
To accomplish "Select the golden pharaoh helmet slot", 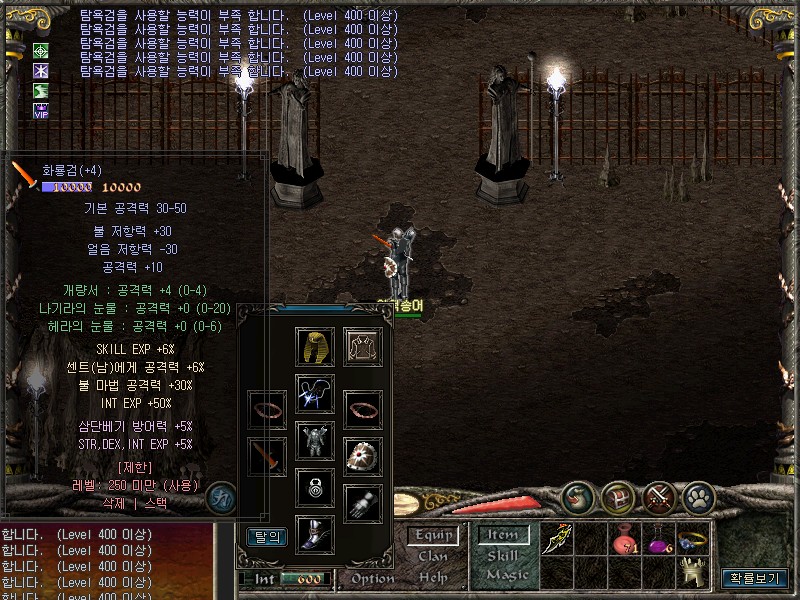I will pos(315,346).
